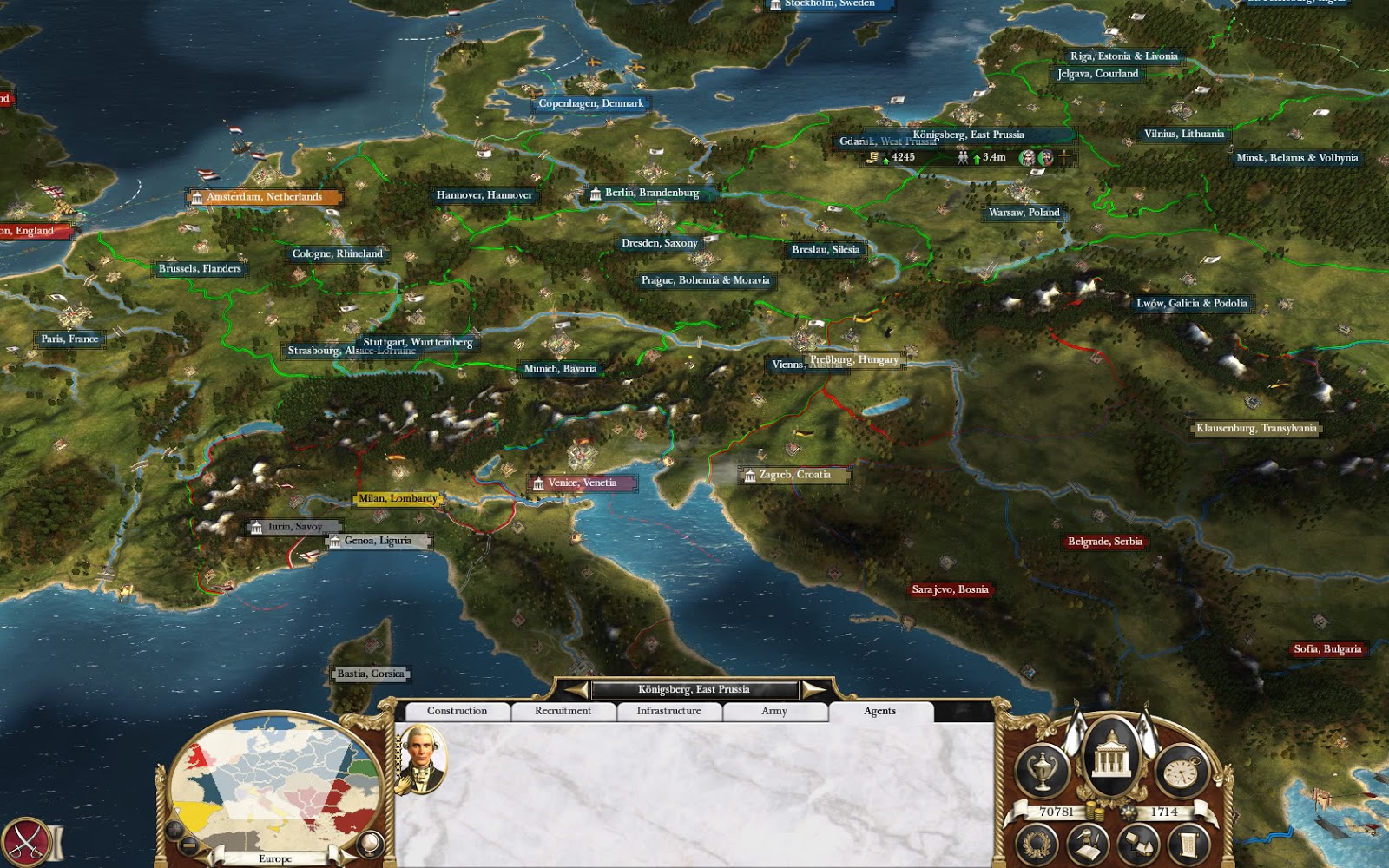Open the globe icon beside the minimap
This screenshot has height=868, width=1389.
(370, 843)
